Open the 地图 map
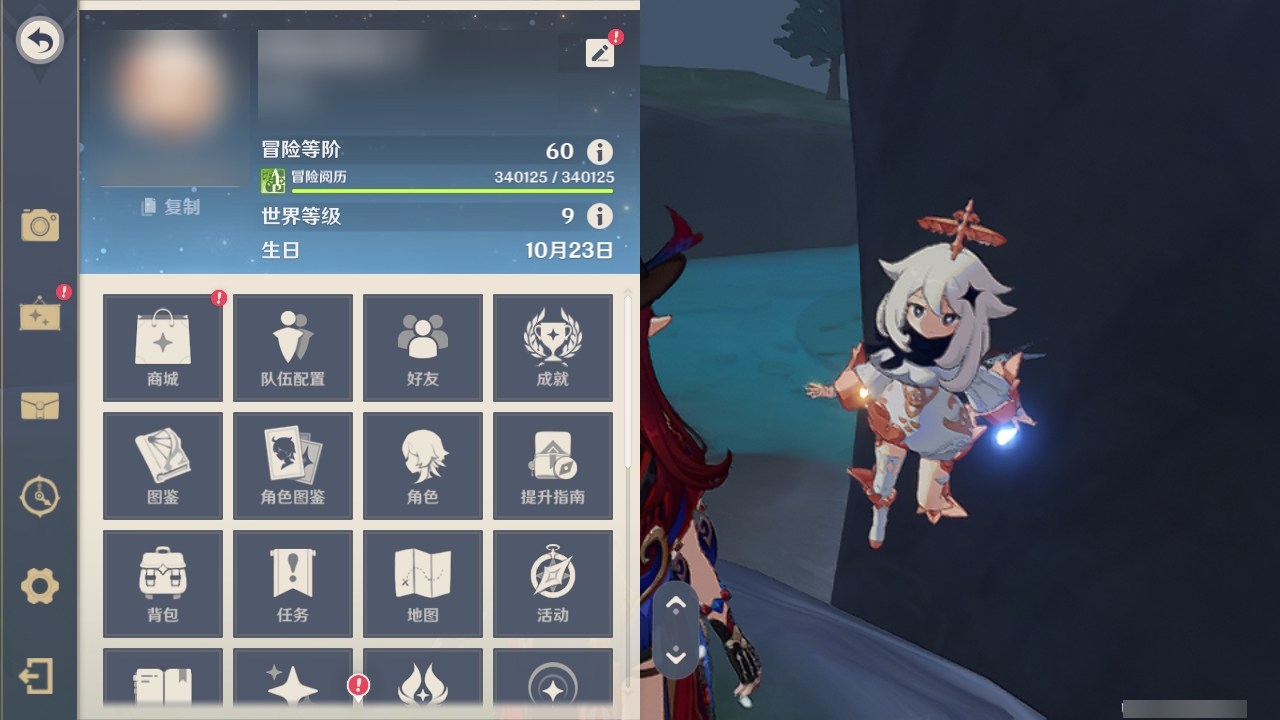The height and width of the screenshot is (720, 1280). click(x=423, y=584)
